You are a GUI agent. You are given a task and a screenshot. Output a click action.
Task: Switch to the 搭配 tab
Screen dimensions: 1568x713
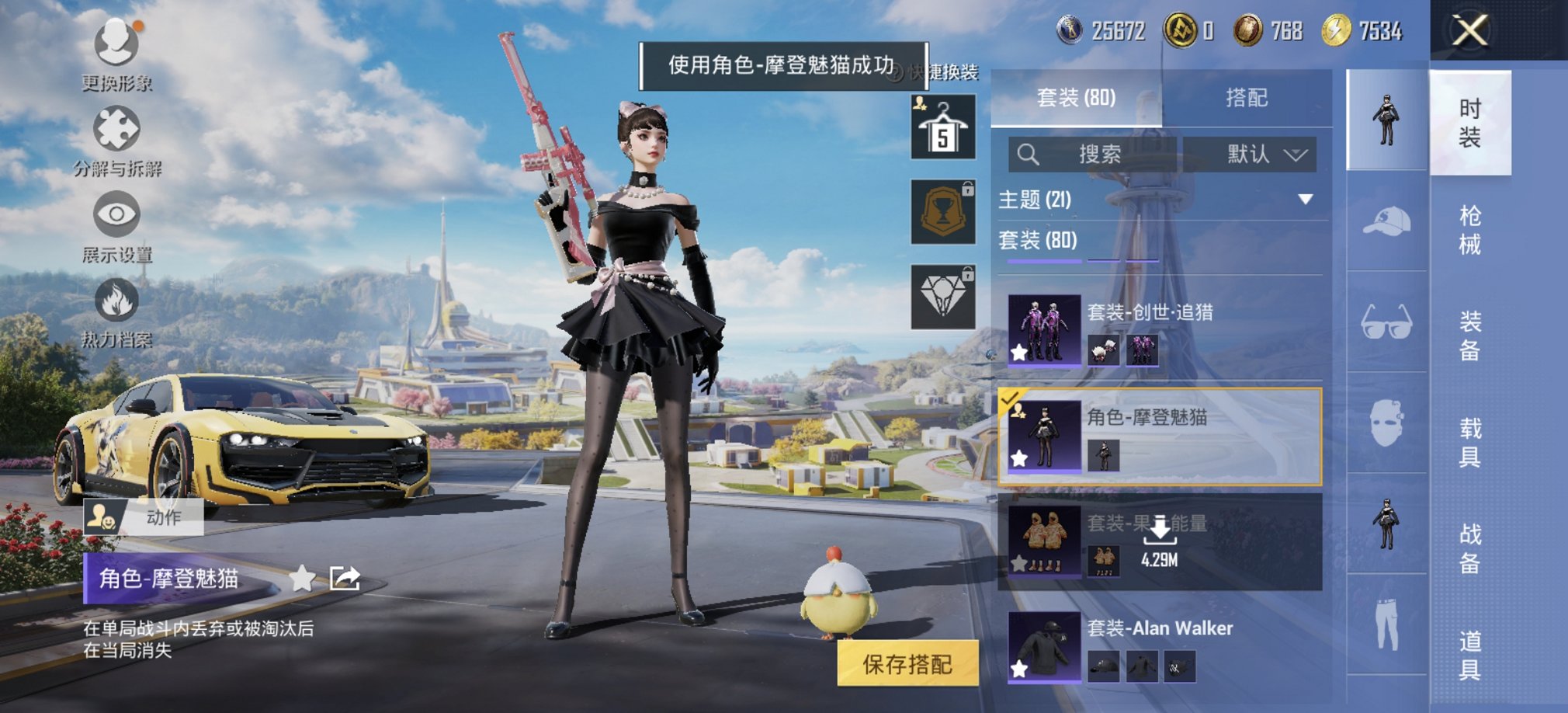point(1246,98)
